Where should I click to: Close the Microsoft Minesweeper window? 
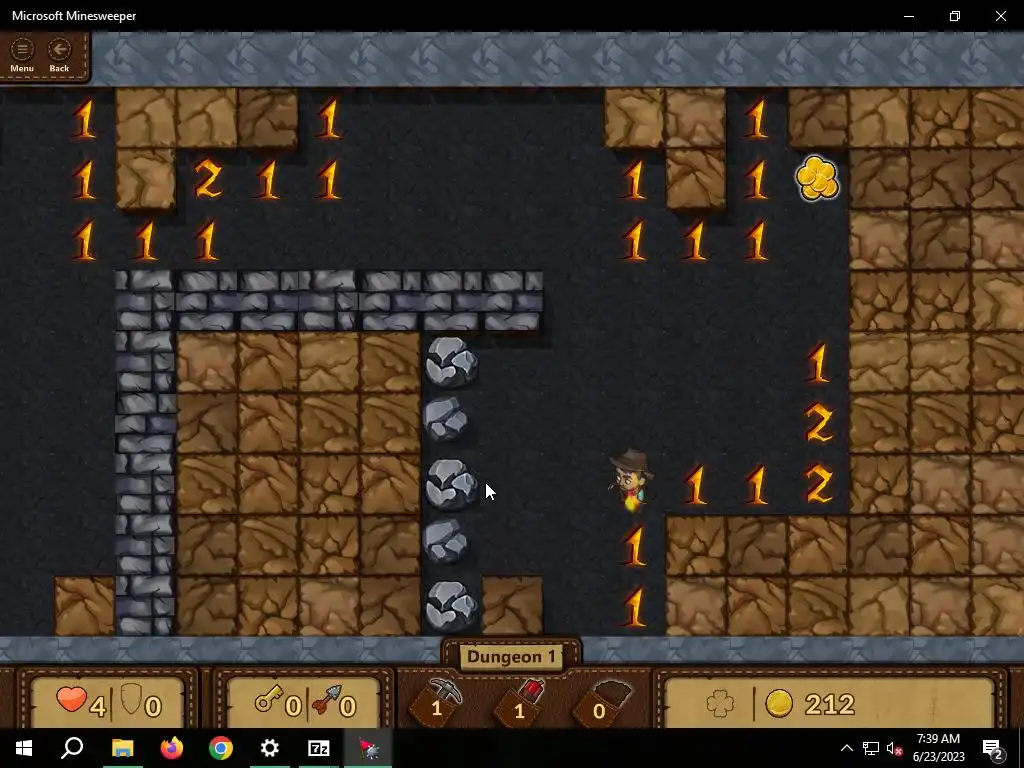click(1000, 16)
